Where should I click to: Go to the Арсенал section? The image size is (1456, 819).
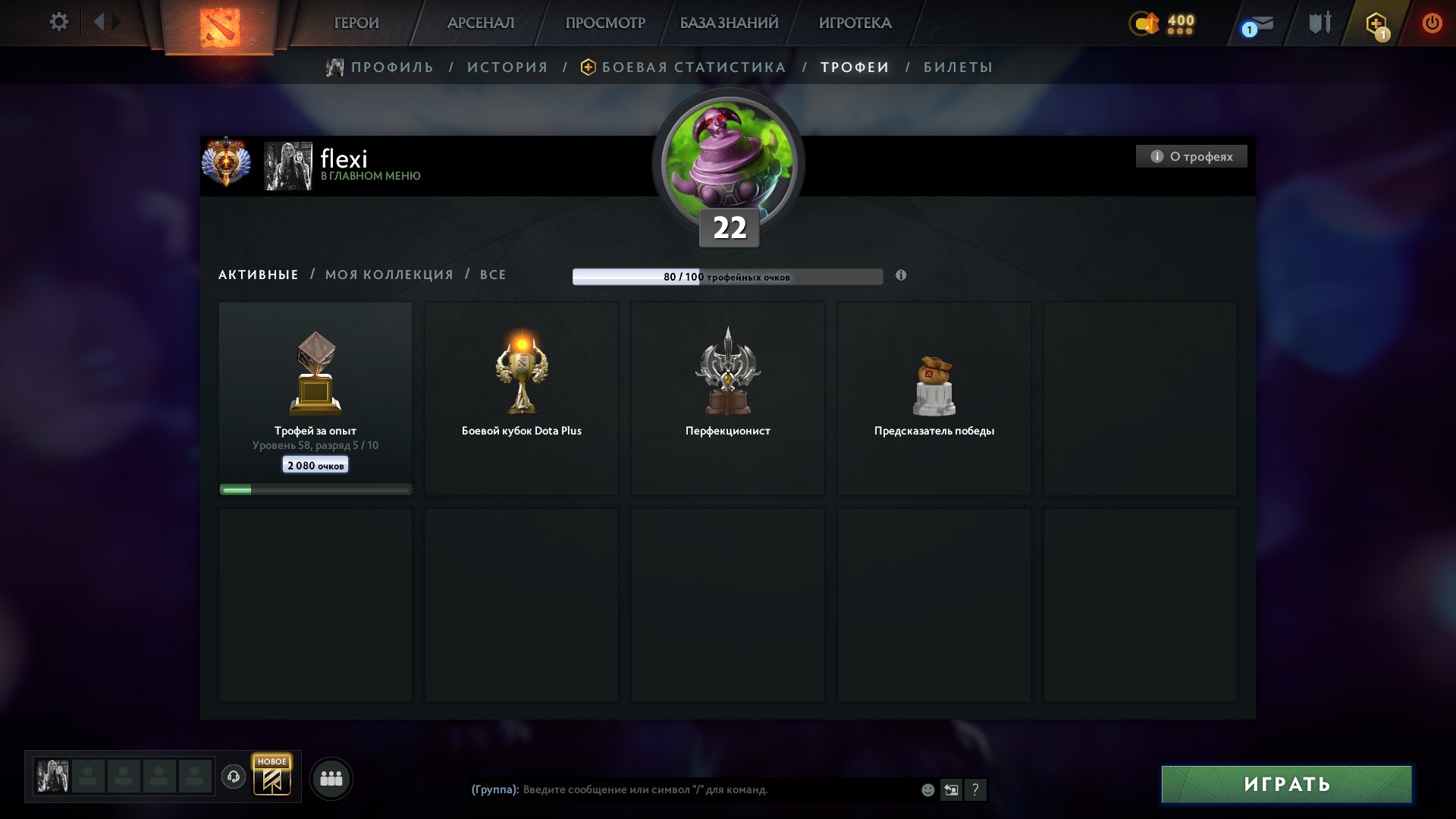(481, 23)
